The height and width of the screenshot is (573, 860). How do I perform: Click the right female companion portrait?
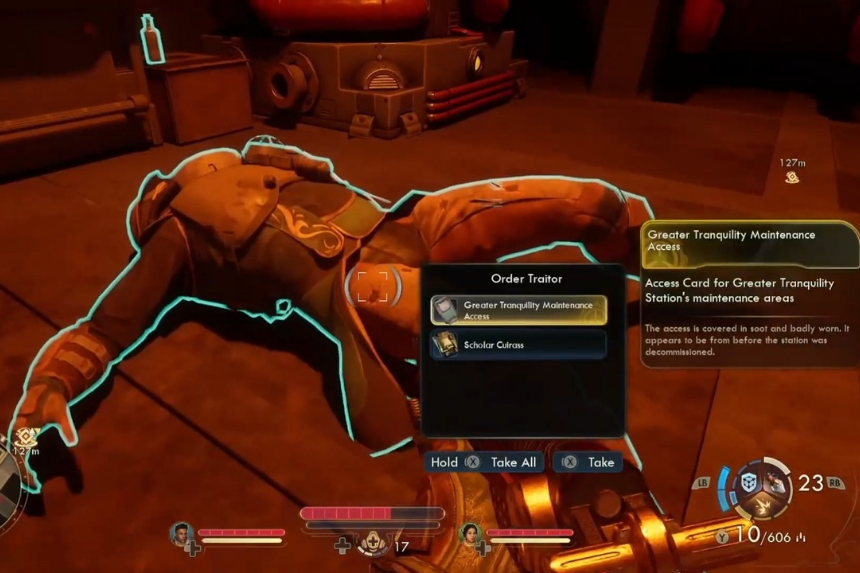coord(470,533)
